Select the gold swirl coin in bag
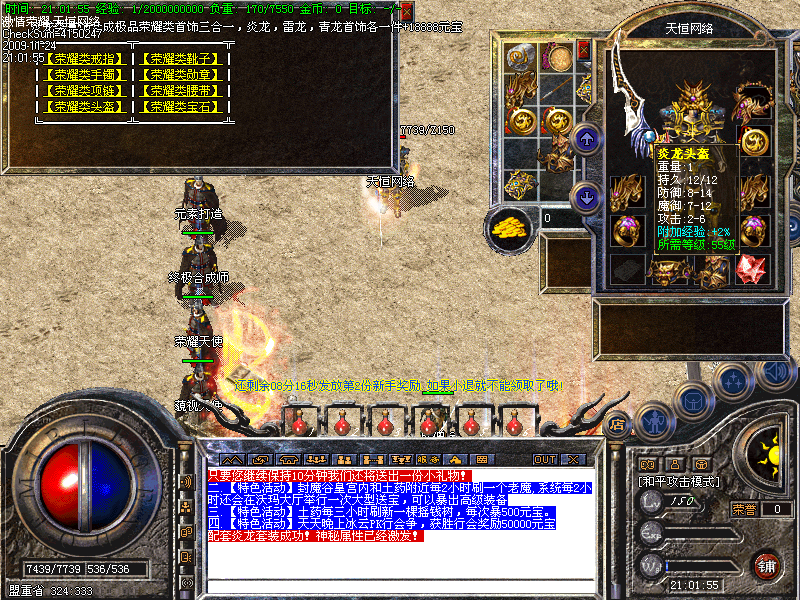Screen dimensions: 800x600 pyautogui.click(x=522, y=120)
